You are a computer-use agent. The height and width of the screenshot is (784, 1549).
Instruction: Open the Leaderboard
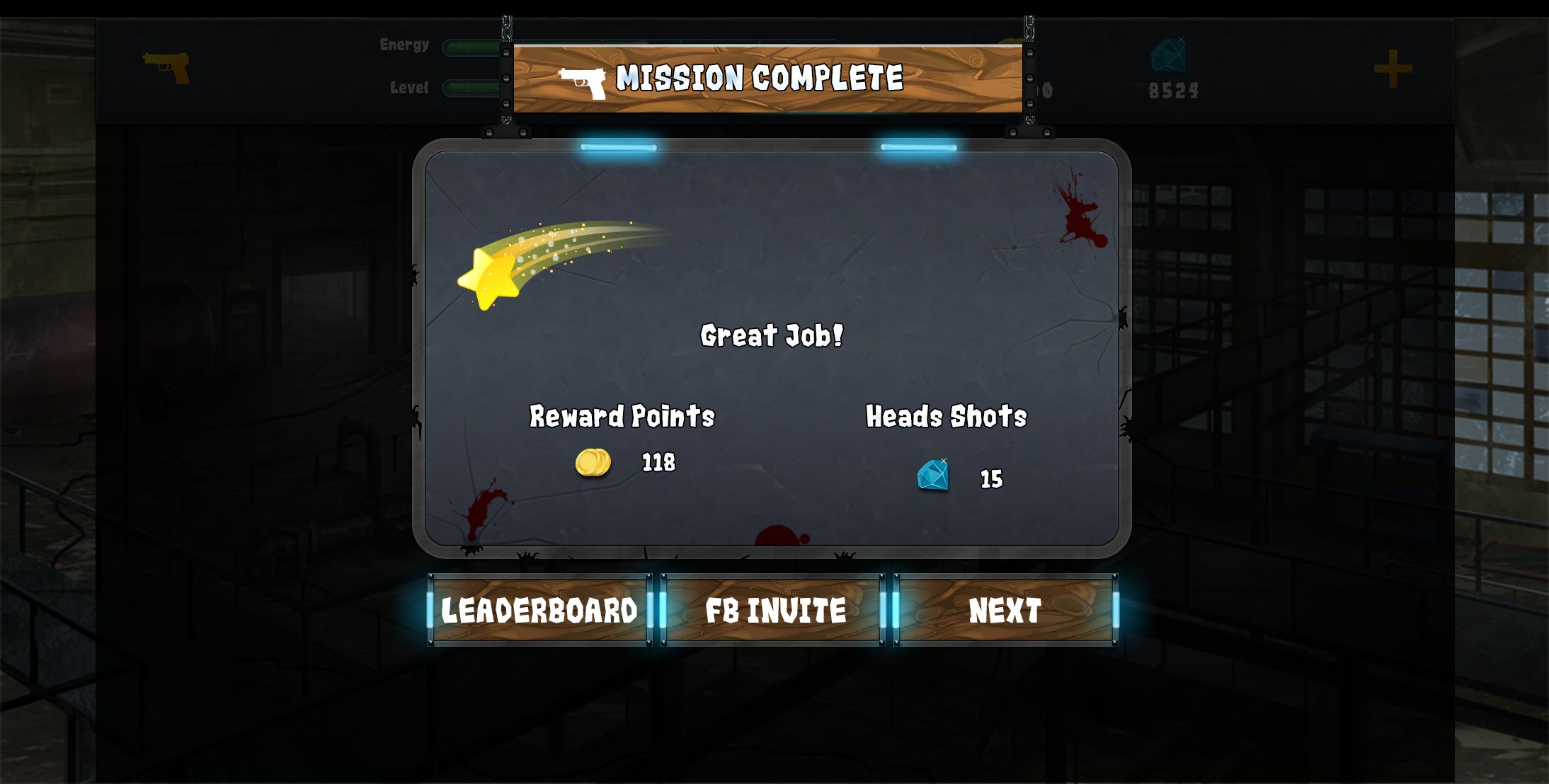pos(539,610)
